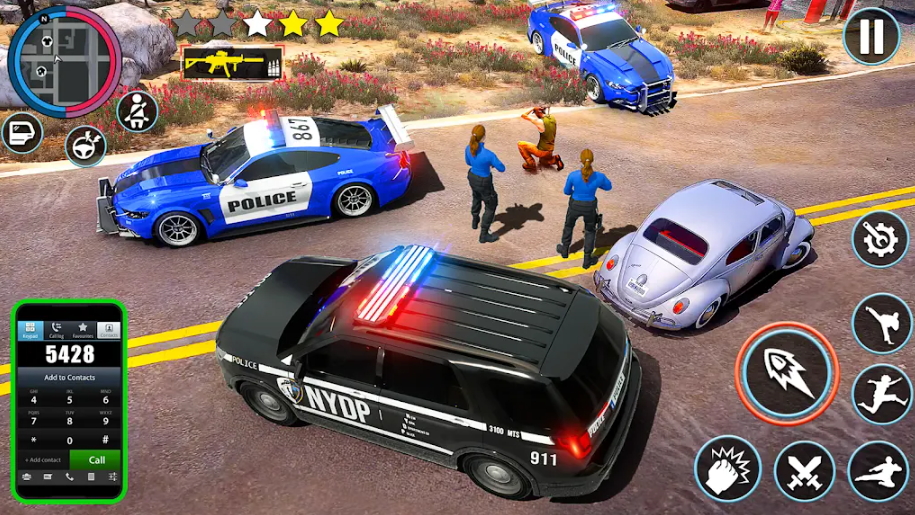Viewport: 915px width, 515px height.
Task: Switch to the phone's Call log tab
Action: point(56,329)
